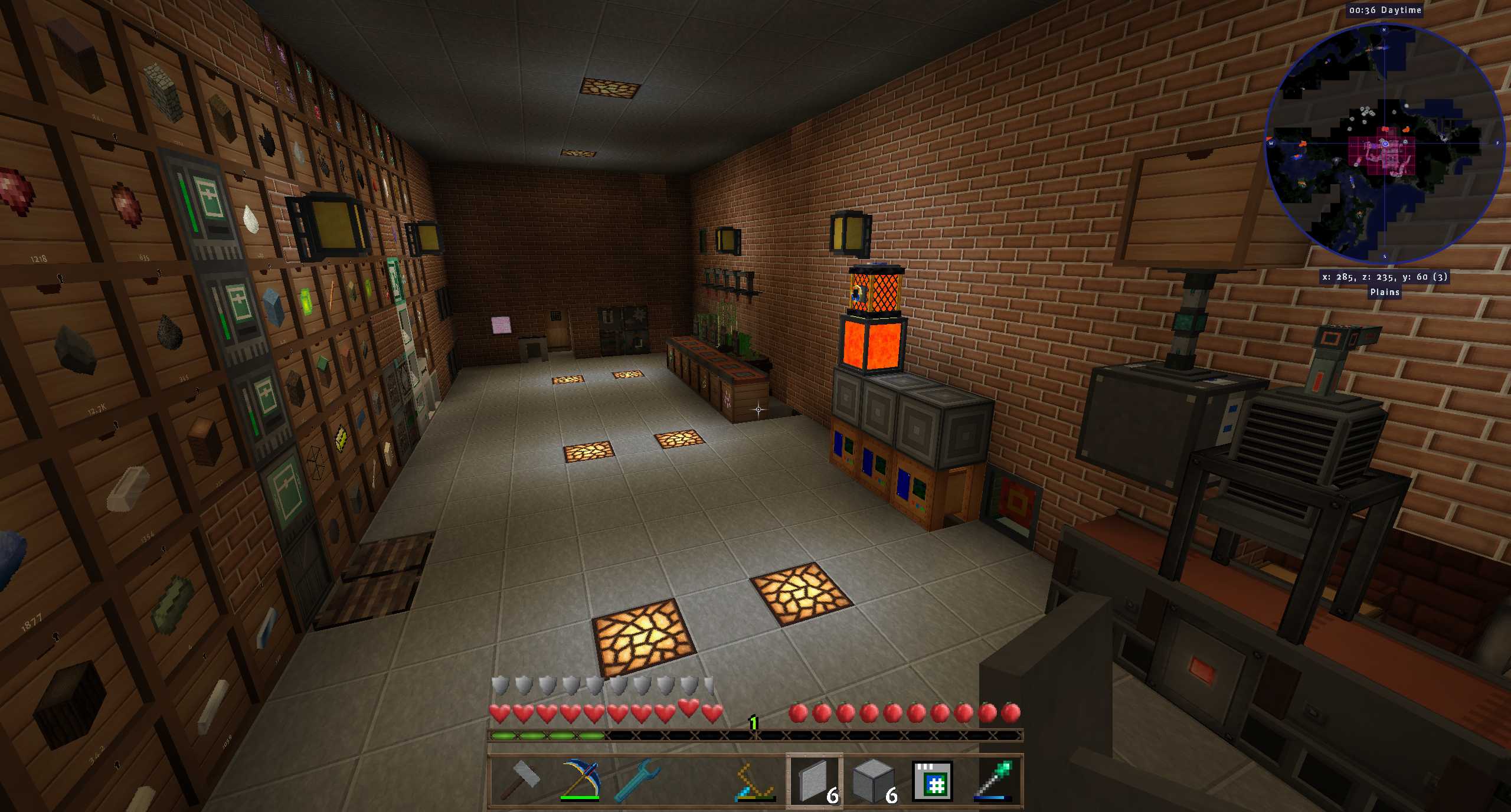Screen dimensions: 1511x812
Task: Select the grappling hook hotbar slot
Action: 755,781
